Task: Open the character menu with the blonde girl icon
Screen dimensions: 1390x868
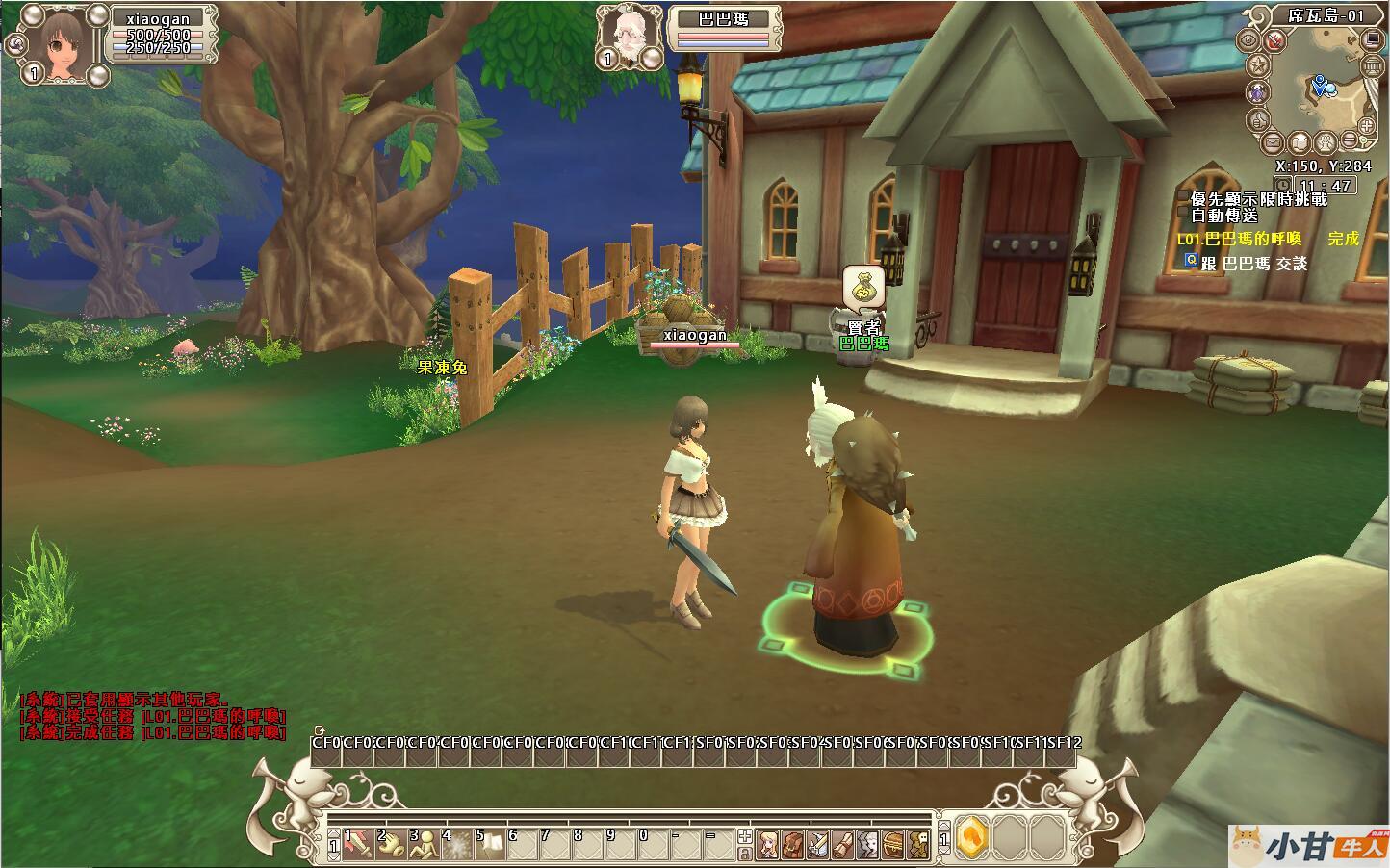Action: point(767,844)
